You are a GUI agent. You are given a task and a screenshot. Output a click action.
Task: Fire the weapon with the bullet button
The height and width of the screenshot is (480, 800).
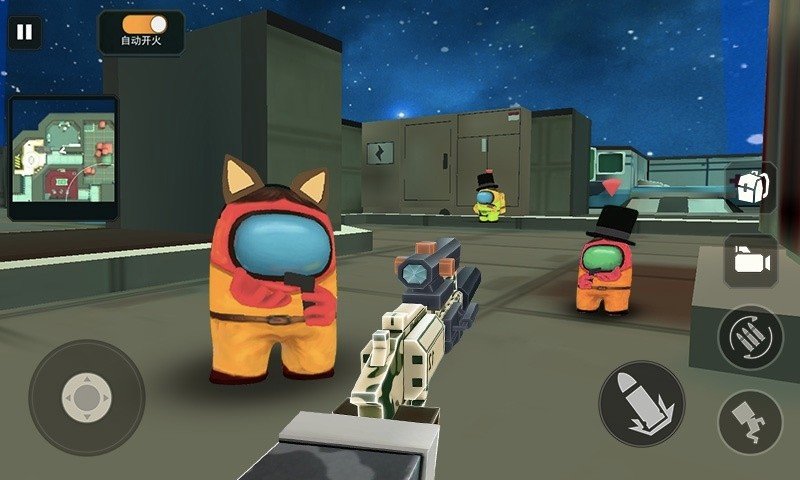pyautogui.click(x=641, y=403)
